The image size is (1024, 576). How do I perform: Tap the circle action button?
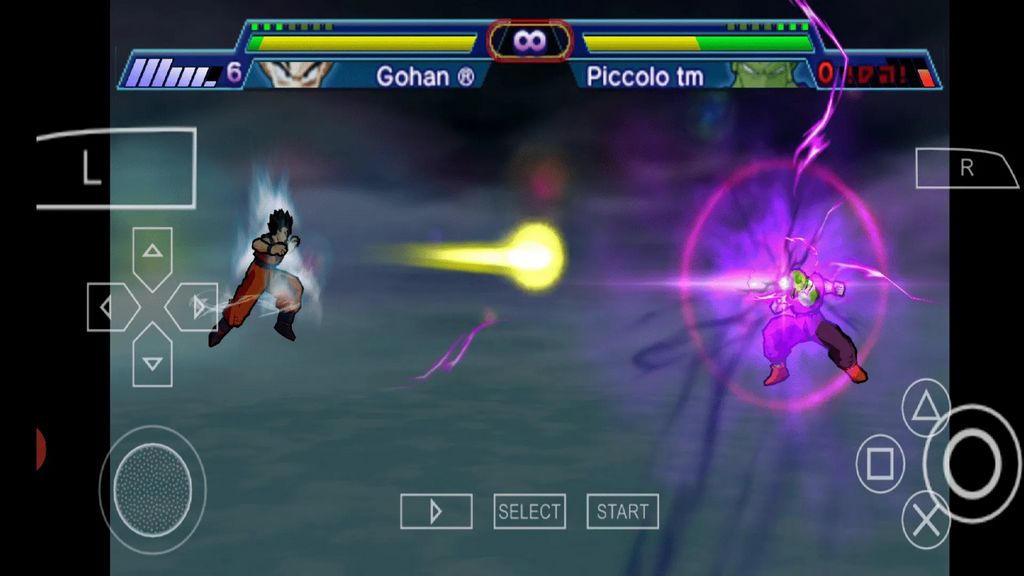pyautogui.click(x=971, y=463)
